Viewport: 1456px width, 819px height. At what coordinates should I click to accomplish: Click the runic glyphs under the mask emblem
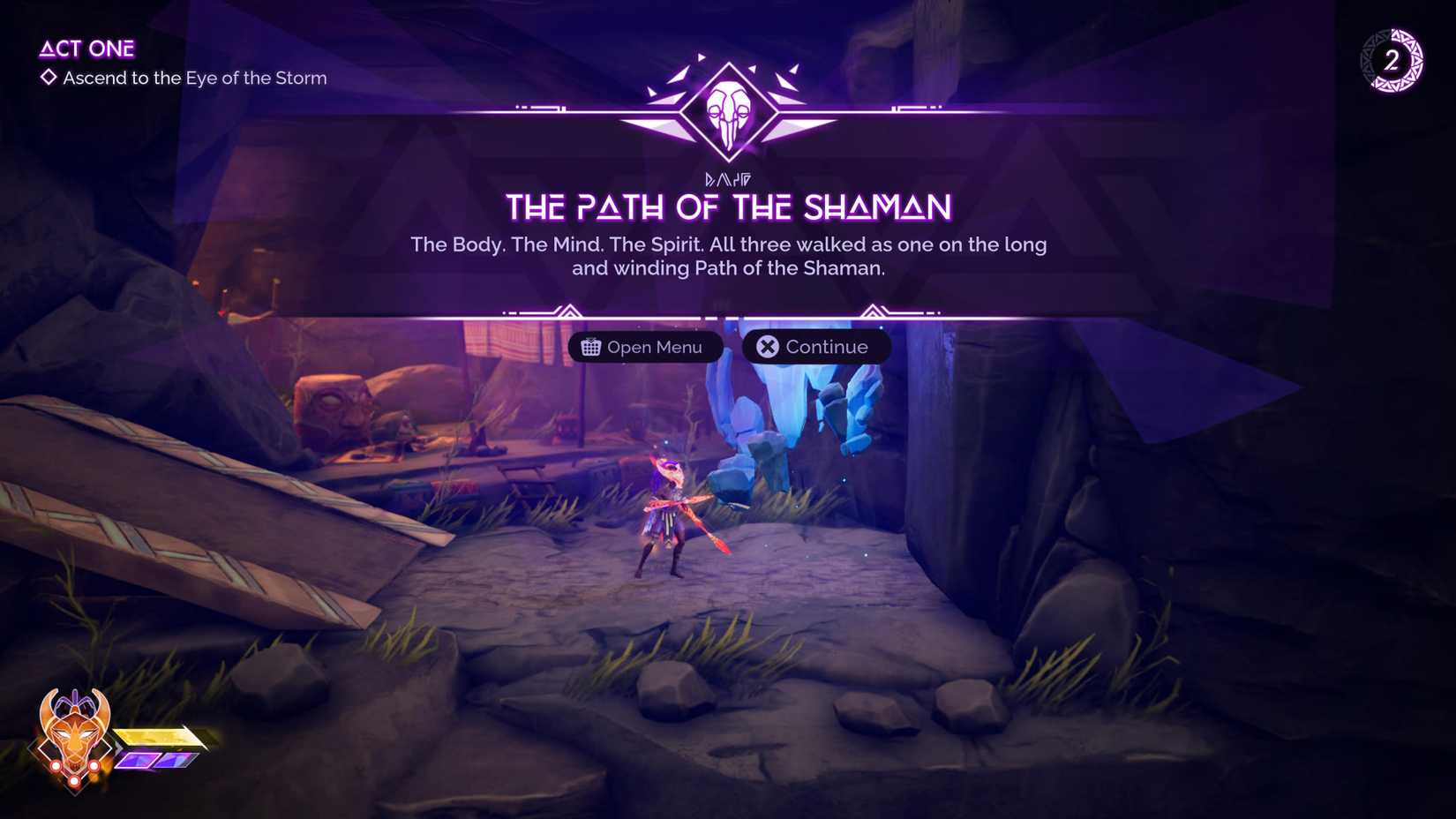click(x=728, y=177)
